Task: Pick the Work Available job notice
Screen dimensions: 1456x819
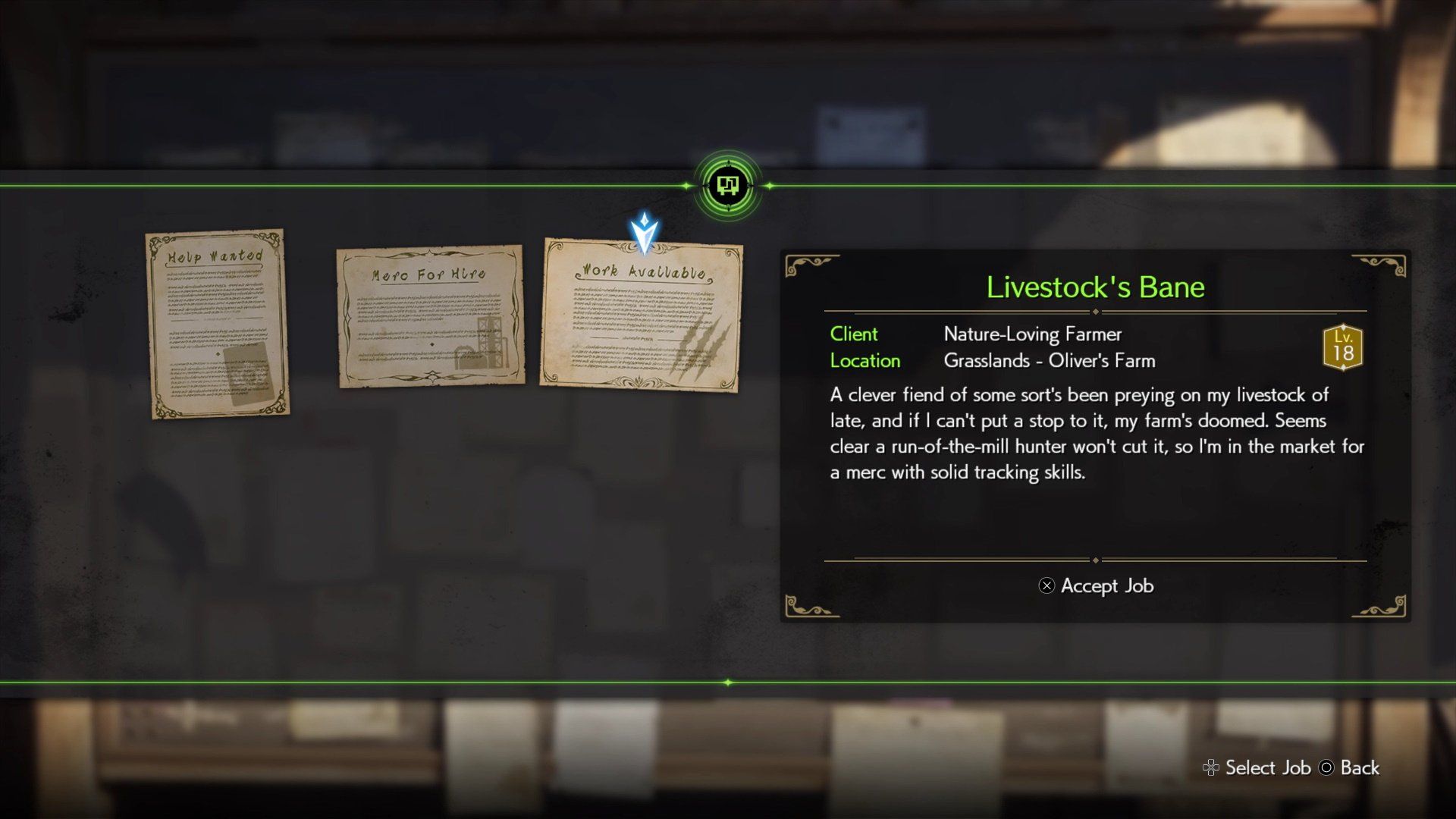Action: click(642, 315)
